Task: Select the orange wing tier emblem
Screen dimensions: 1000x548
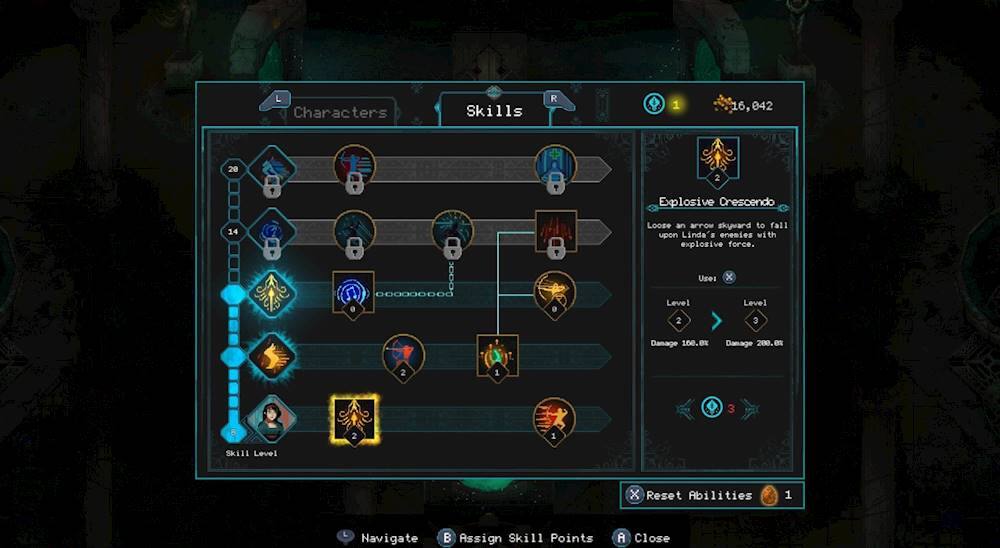Action: click(x=270, y=355)
